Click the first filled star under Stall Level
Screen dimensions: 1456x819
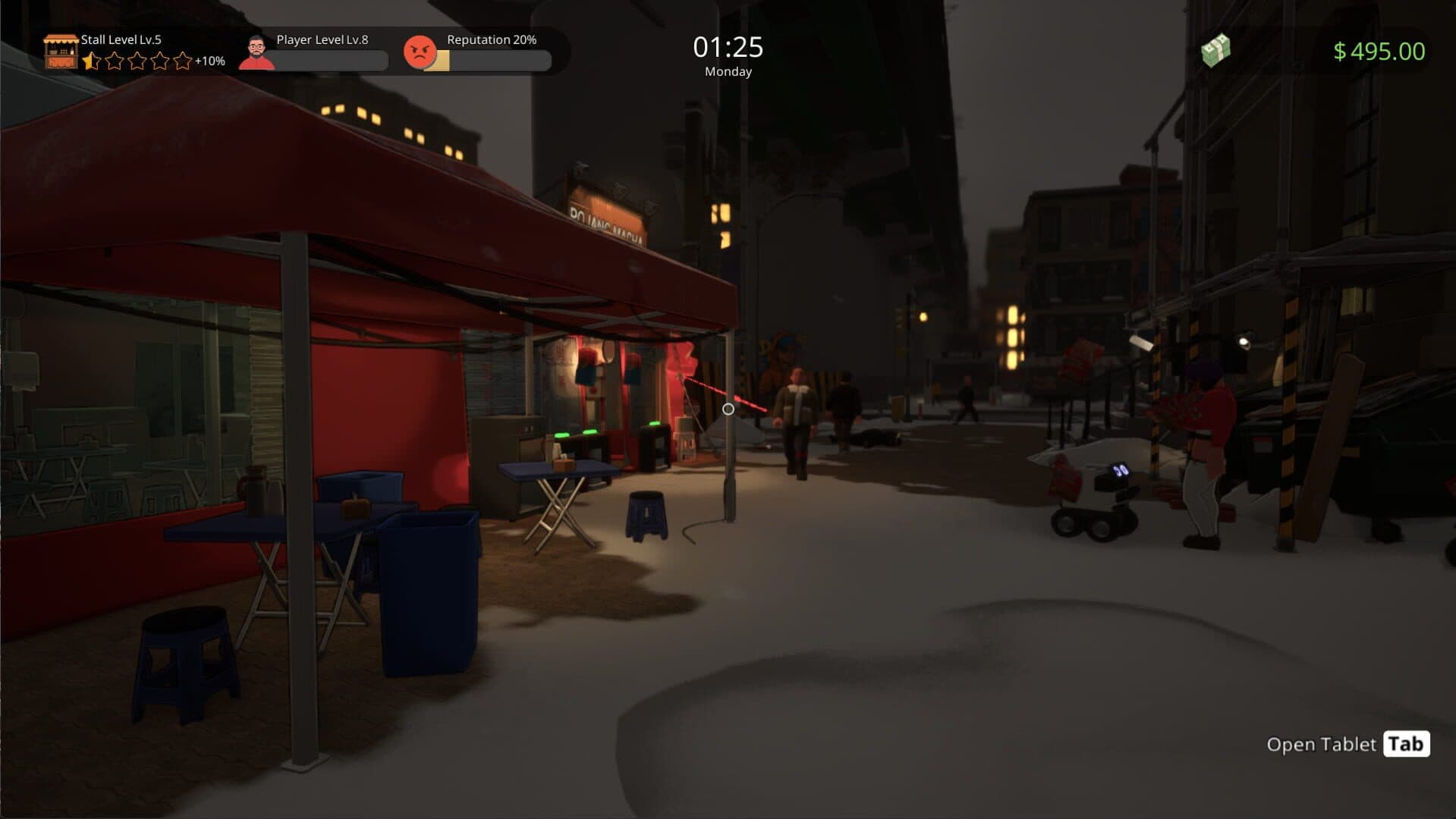(90, 61)
